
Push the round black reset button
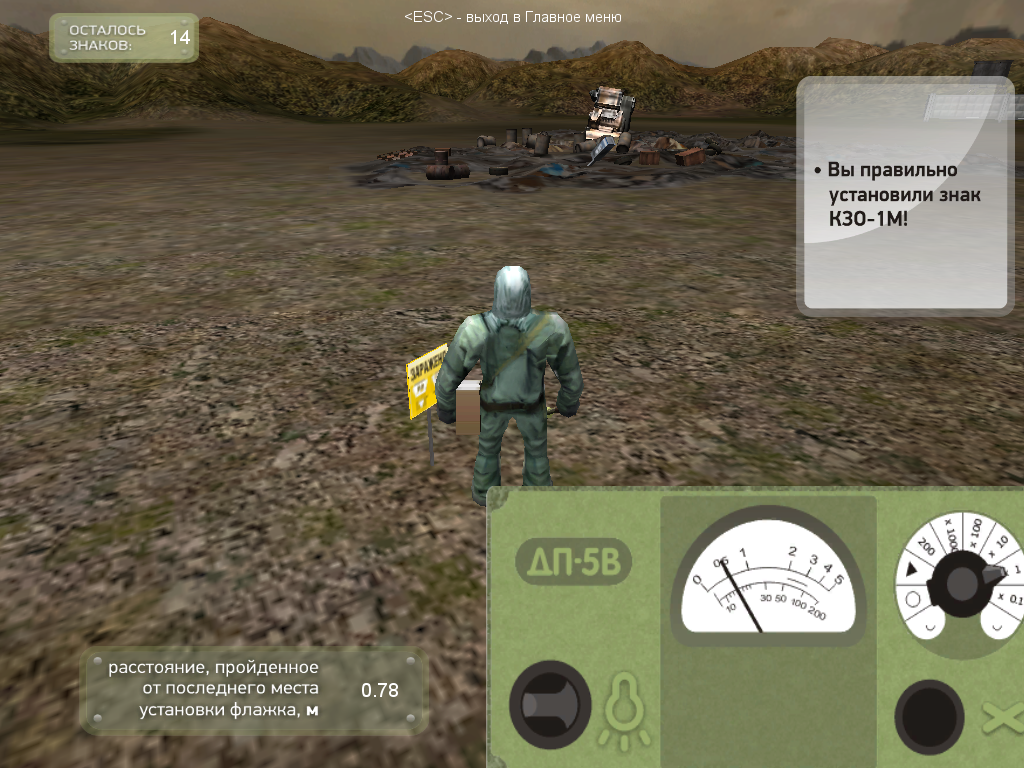point(929,716)
